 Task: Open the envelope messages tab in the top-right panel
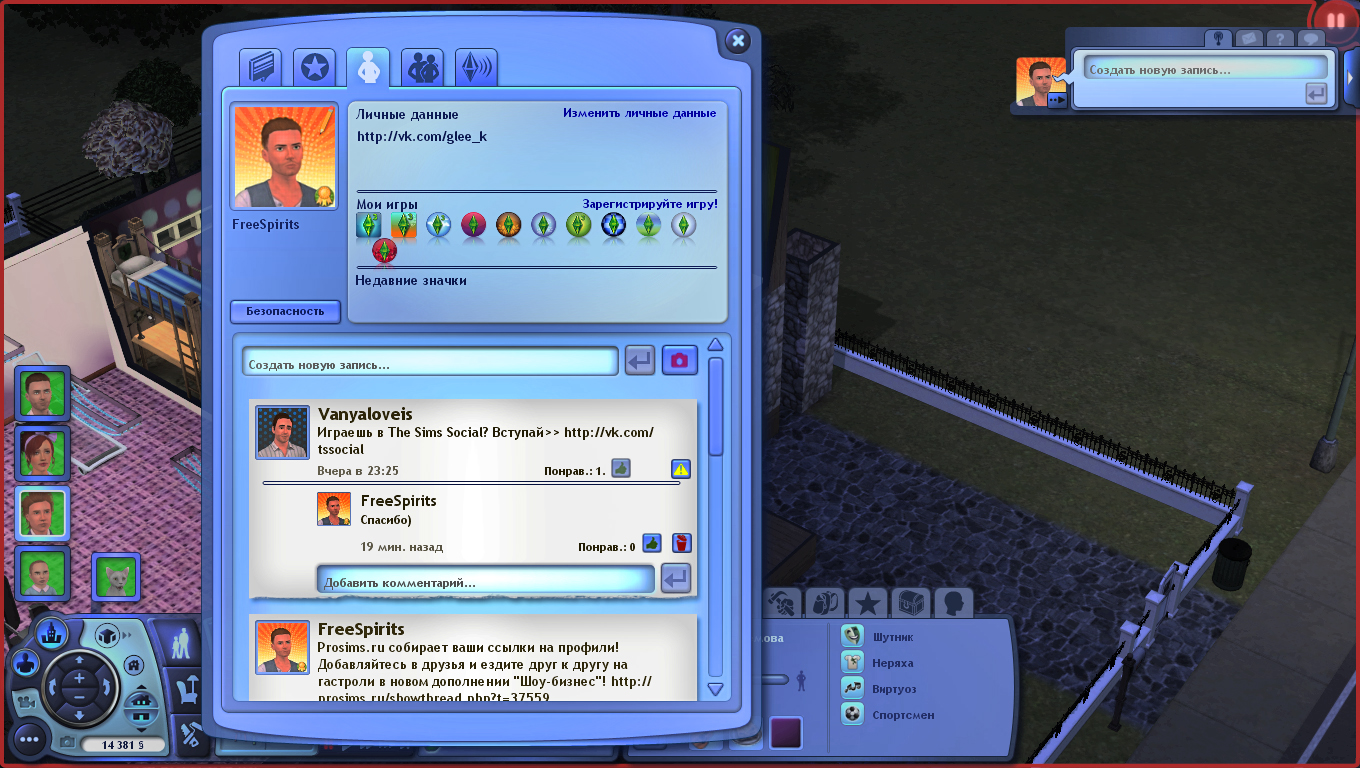point(1247,39)
